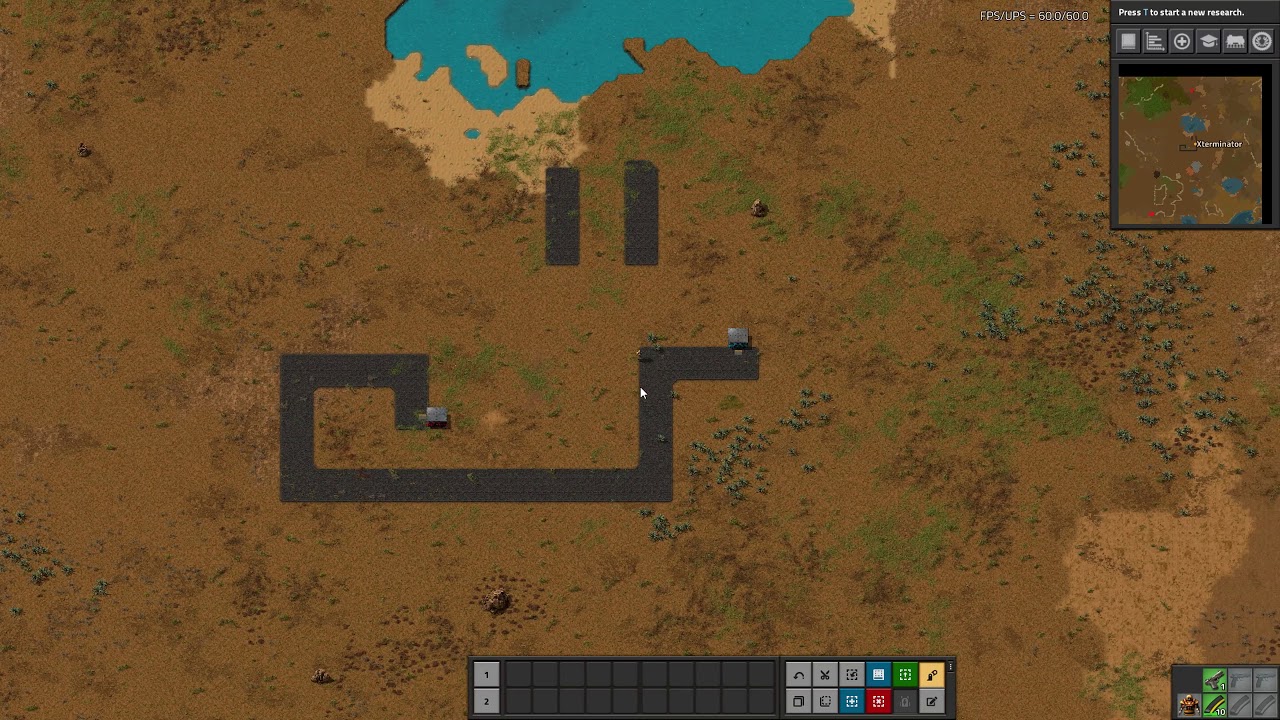1280x720 pixels.
Task: Open research via the graduation cap icon
Action: coord(1208,41)
